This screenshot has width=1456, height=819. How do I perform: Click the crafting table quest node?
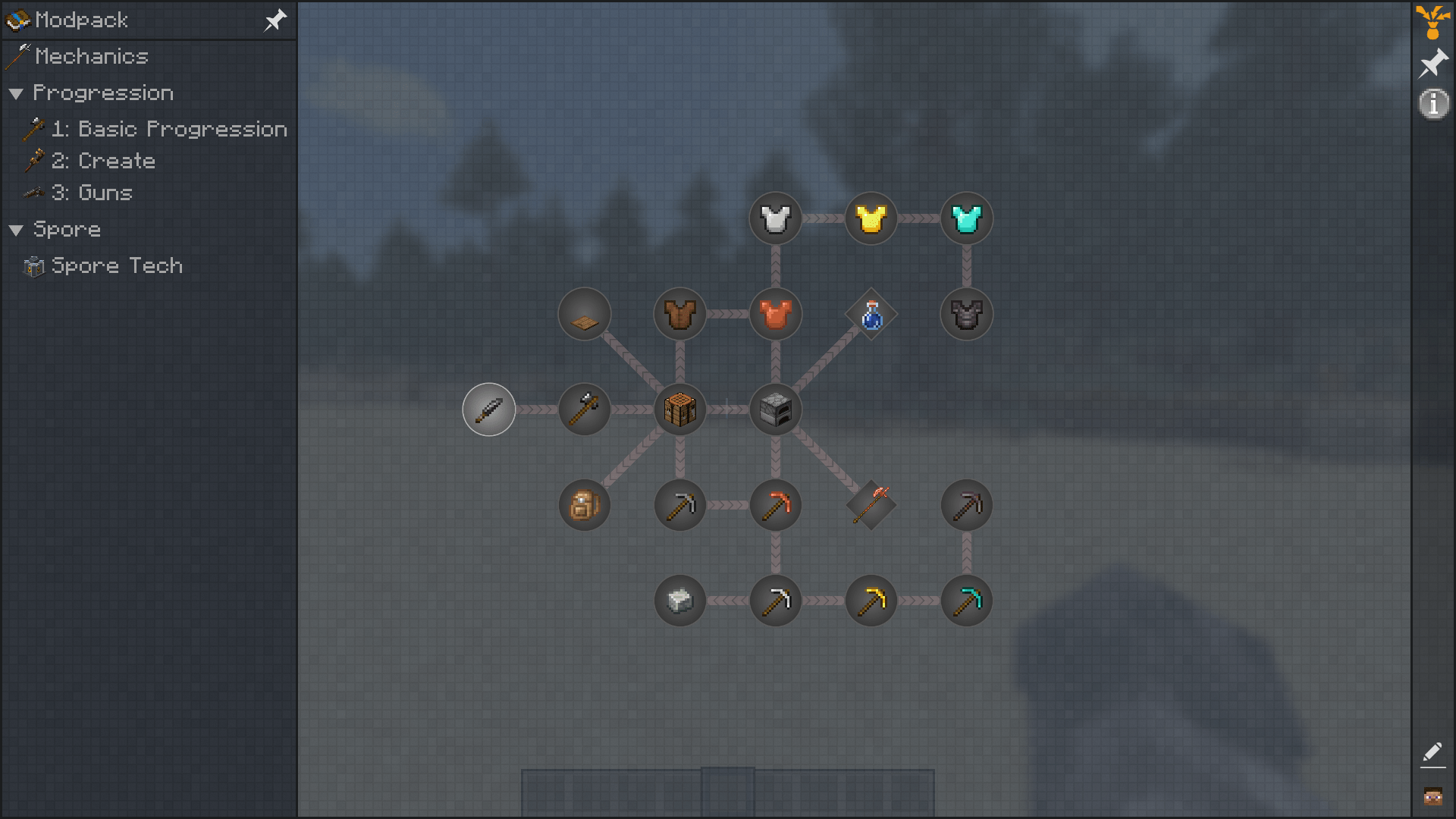pos(679,409)
